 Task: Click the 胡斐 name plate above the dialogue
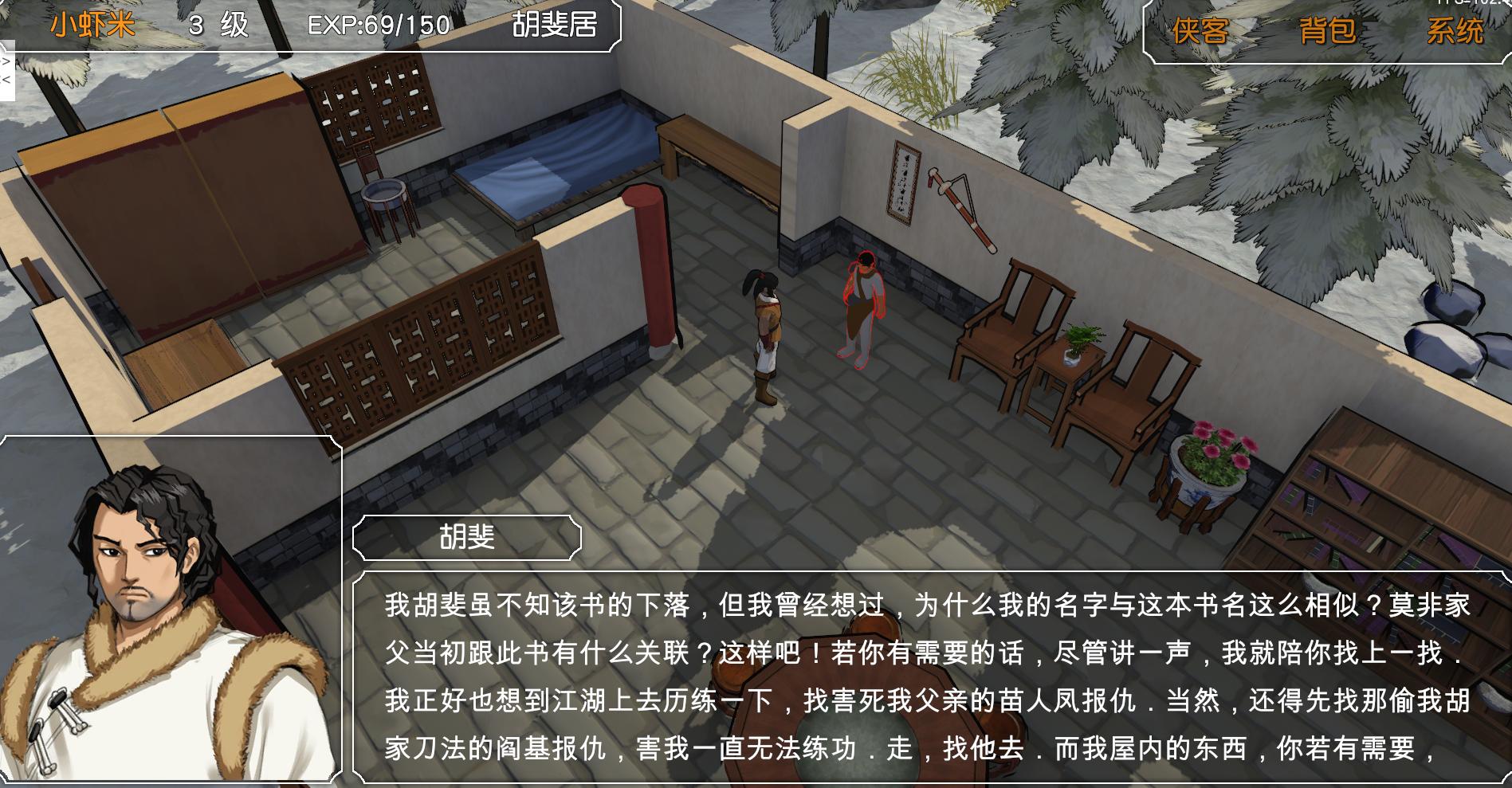467,535
